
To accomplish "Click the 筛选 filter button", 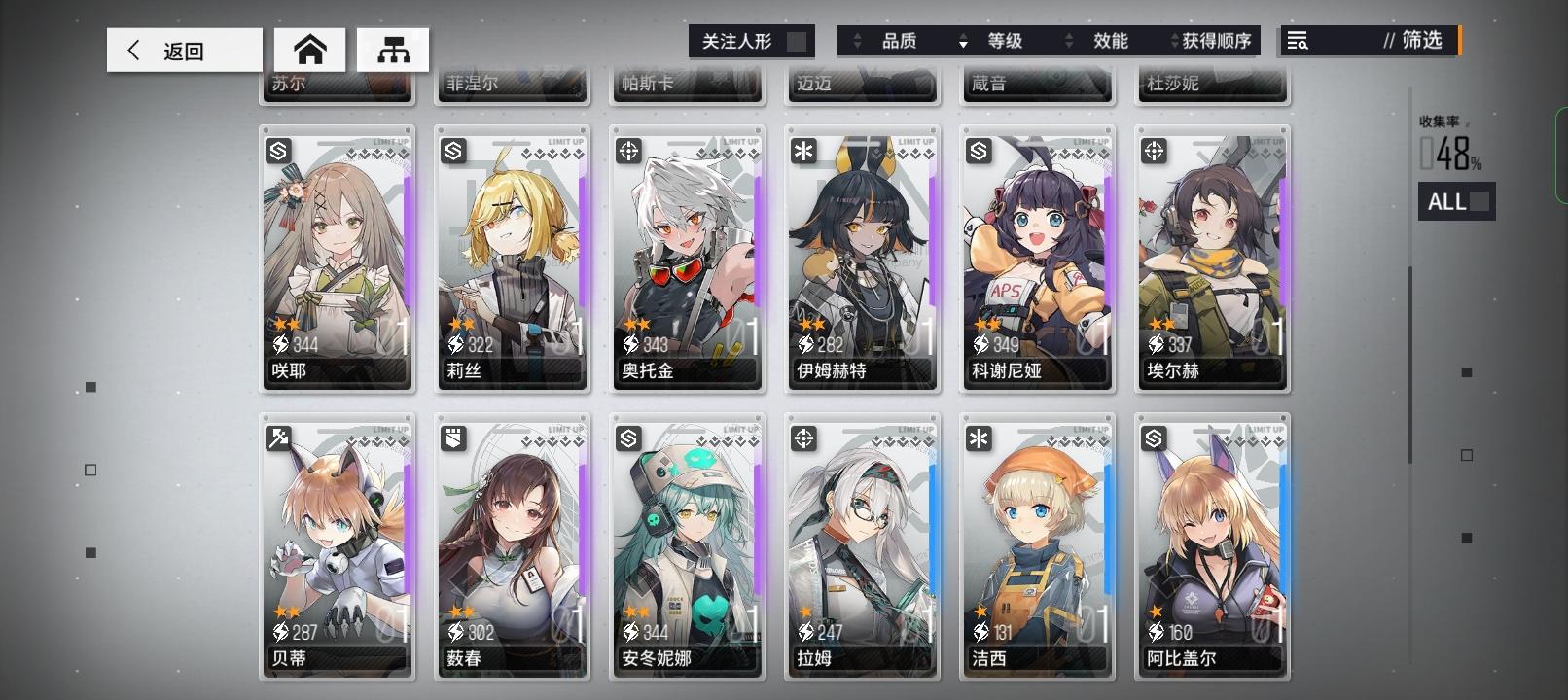I will [x=1418, y=41].
